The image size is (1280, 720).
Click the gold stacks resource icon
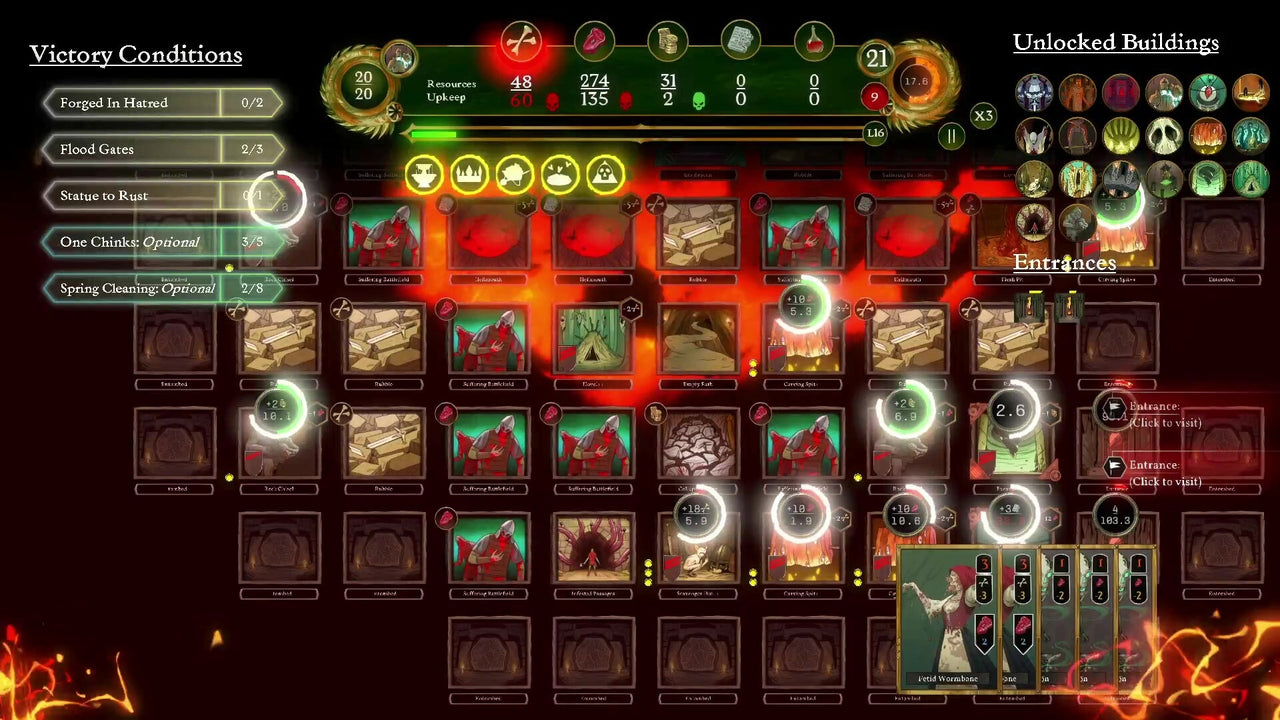667,40
